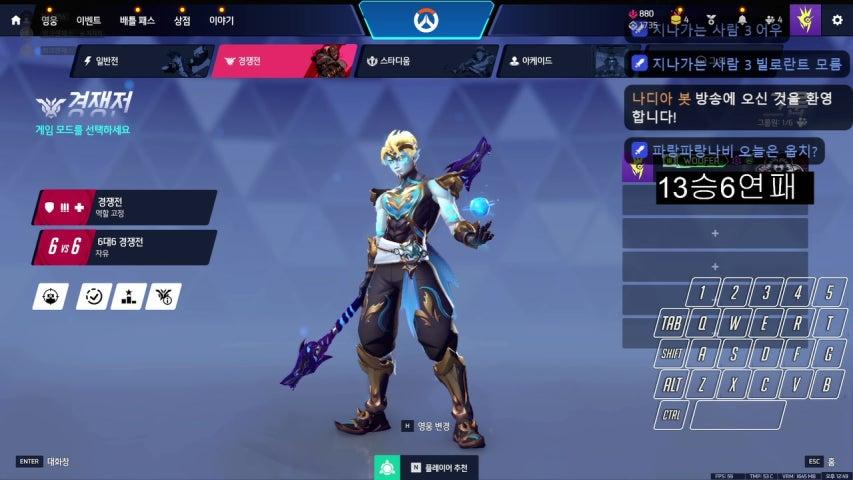Click the Overwatch logo at top center
This screenshot has height=480, width=853.
(x=426, y=20)
